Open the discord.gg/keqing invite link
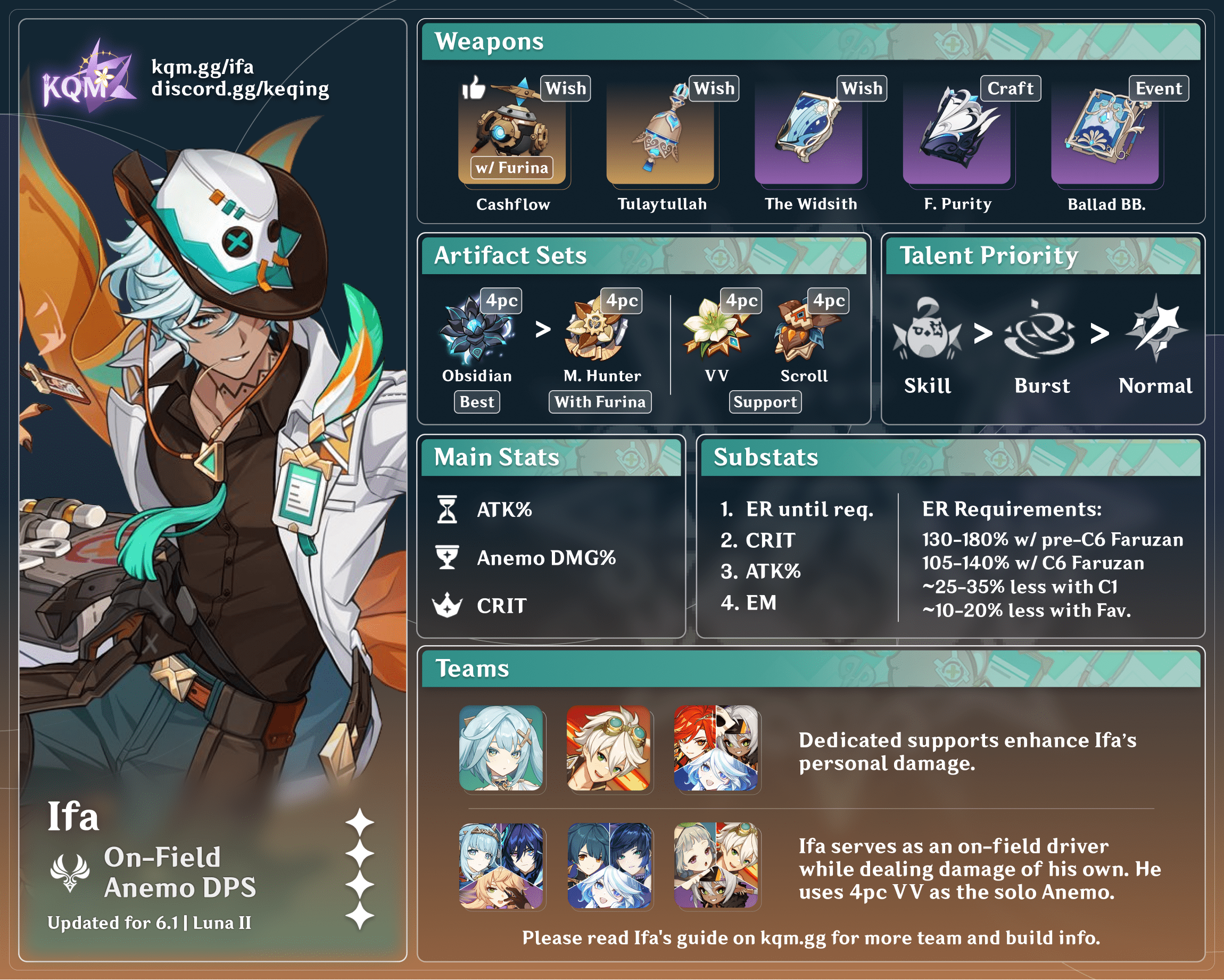The width and height of the screenshot is (1224, 980). tap(239, 89)
